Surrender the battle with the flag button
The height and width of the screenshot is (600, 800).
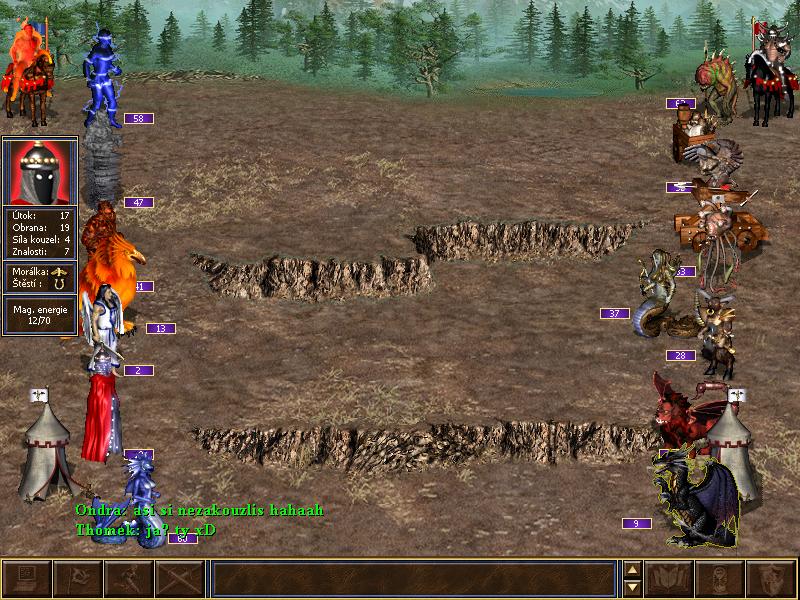(x=78, y=579)
